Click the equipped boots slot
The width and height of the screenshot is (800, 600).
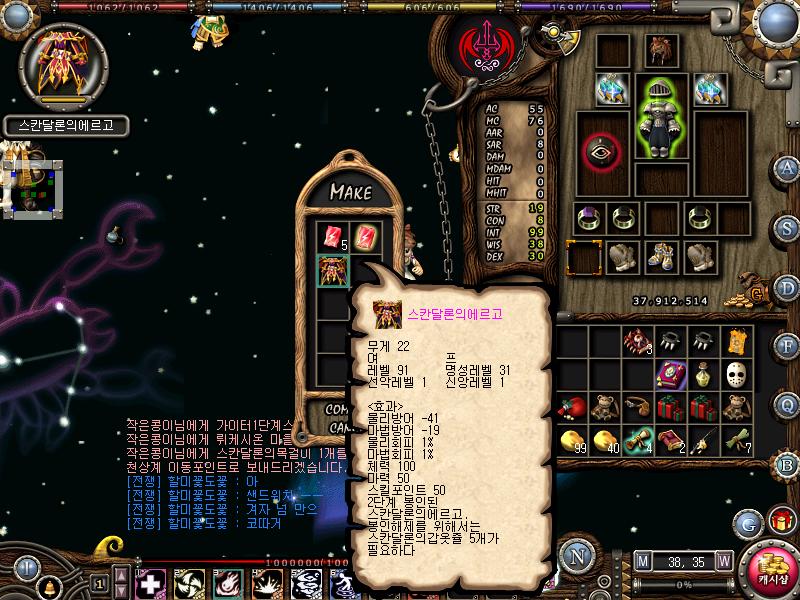pos(660,256)
